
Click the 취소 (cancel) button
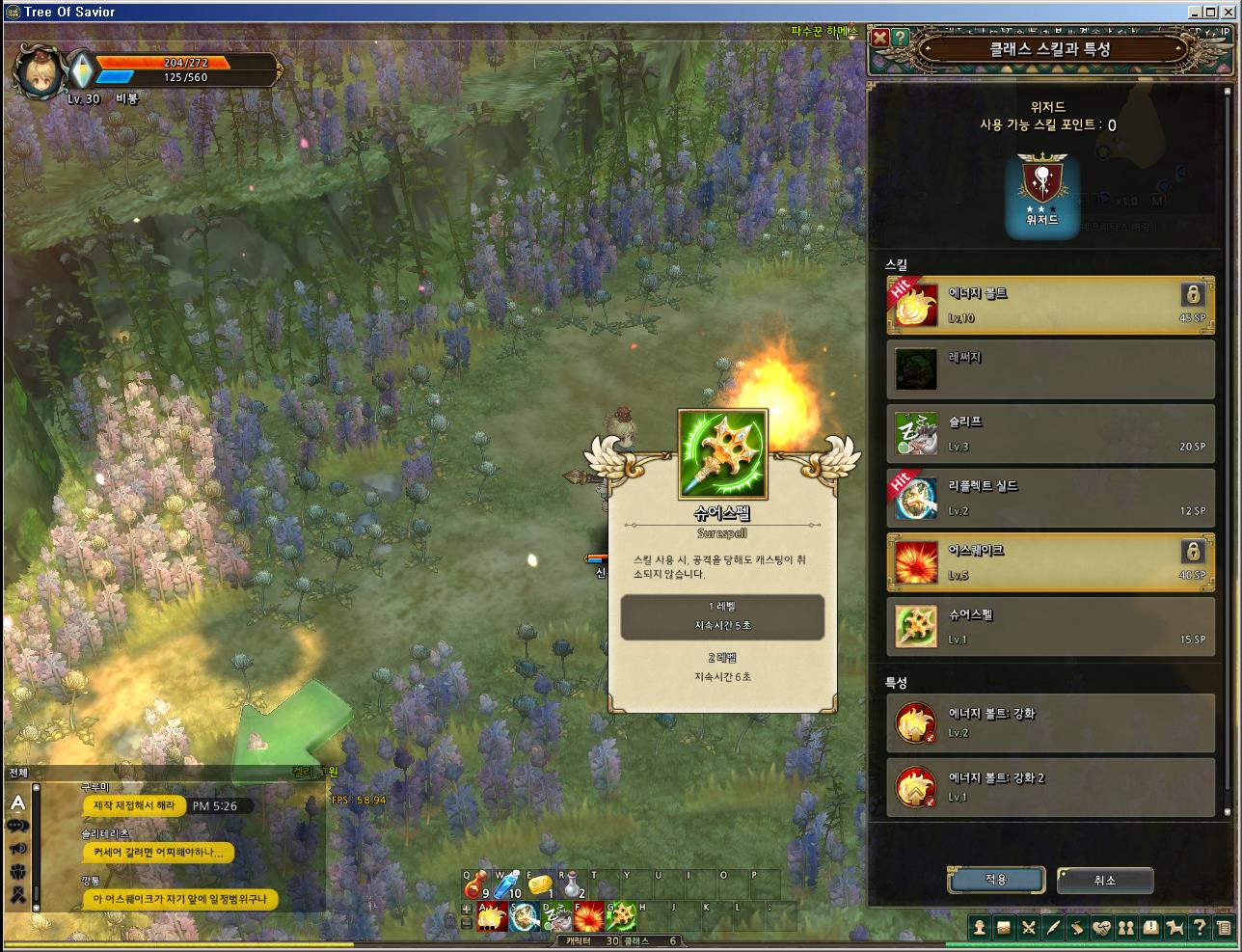click(1105, 880)
